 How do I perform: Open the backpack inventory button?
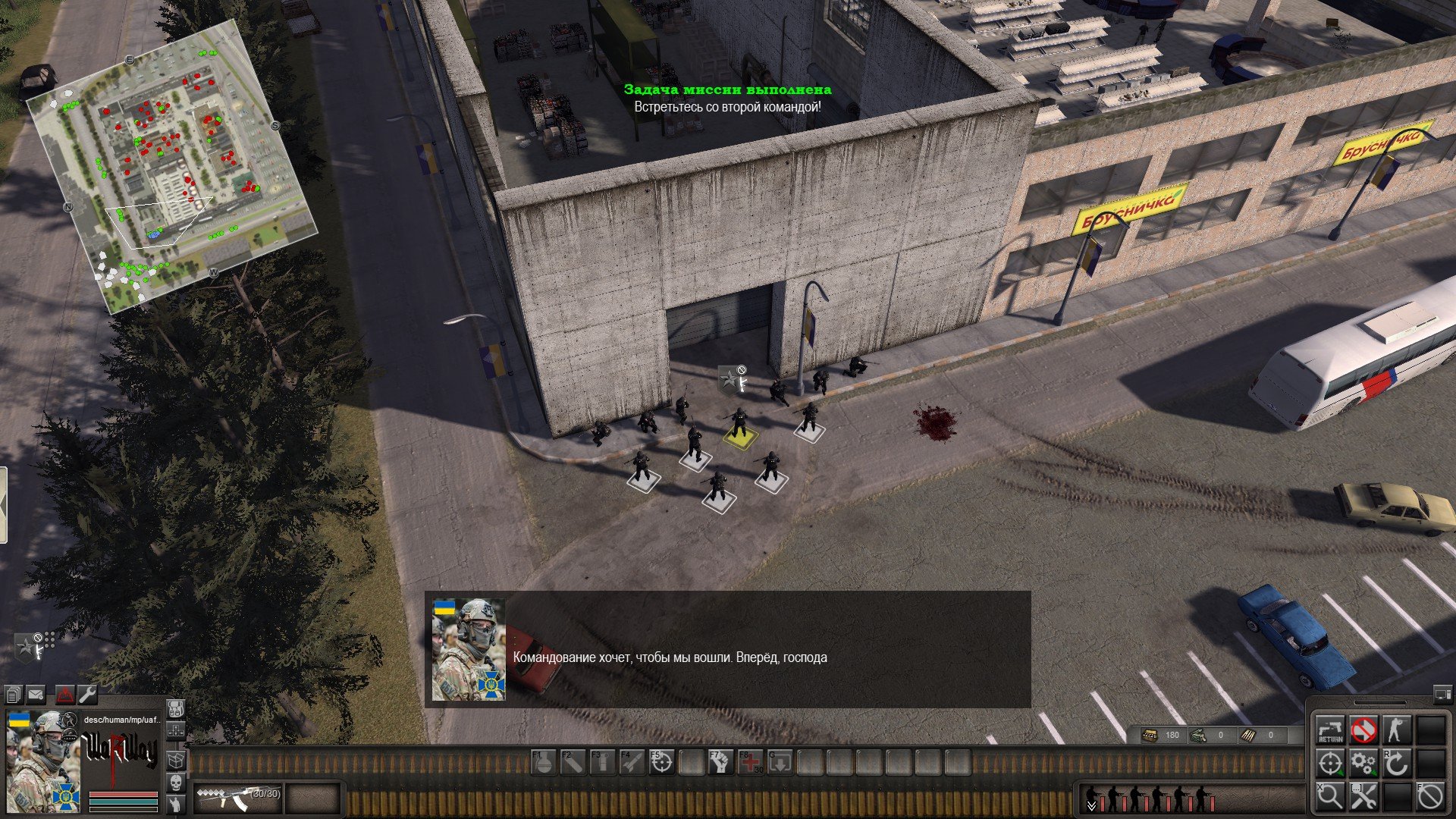pyautogui.click(x=175, y=710)
